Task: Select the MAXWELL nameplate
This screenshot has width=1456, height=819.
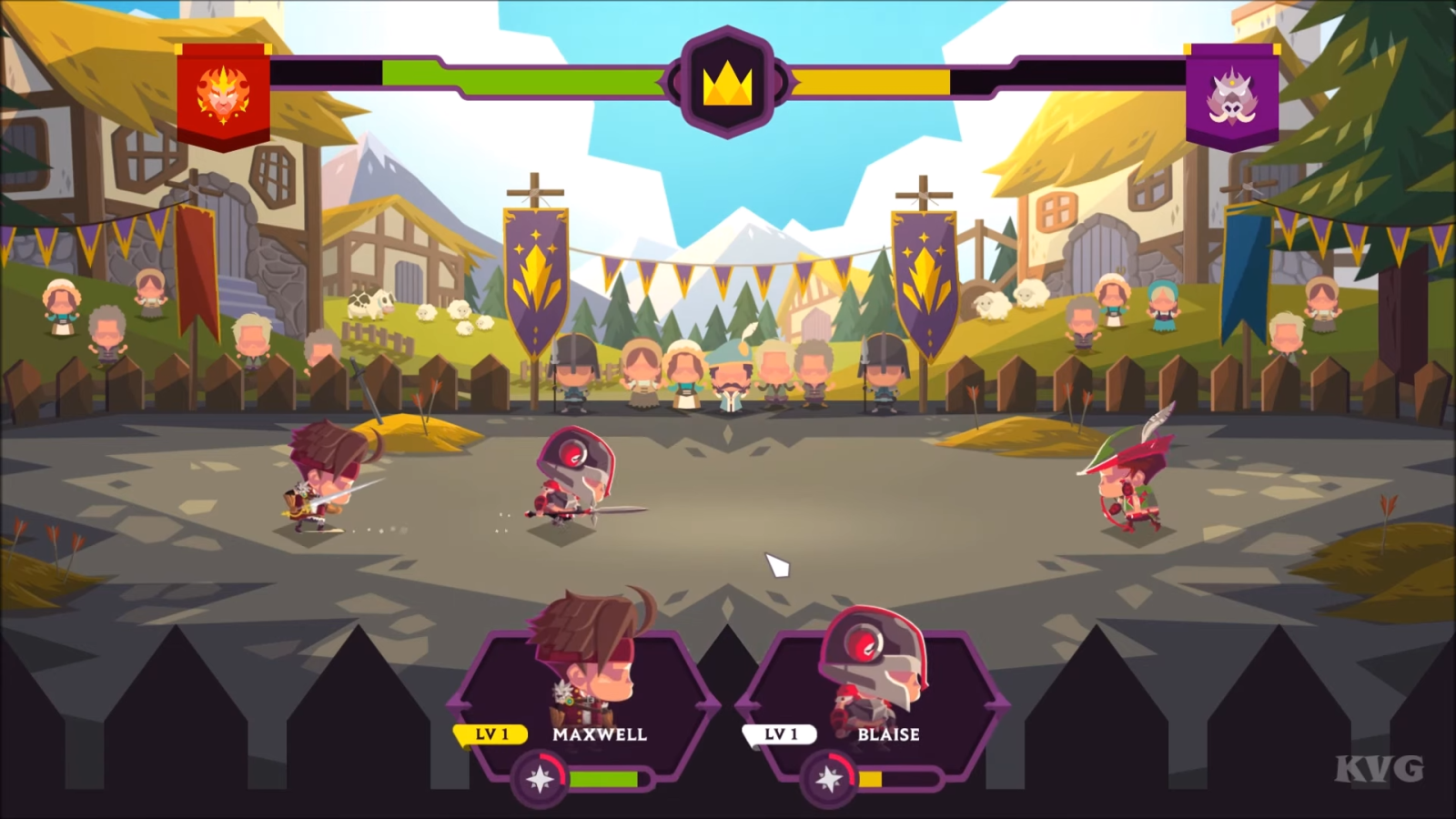Action: tap(600, 734)
